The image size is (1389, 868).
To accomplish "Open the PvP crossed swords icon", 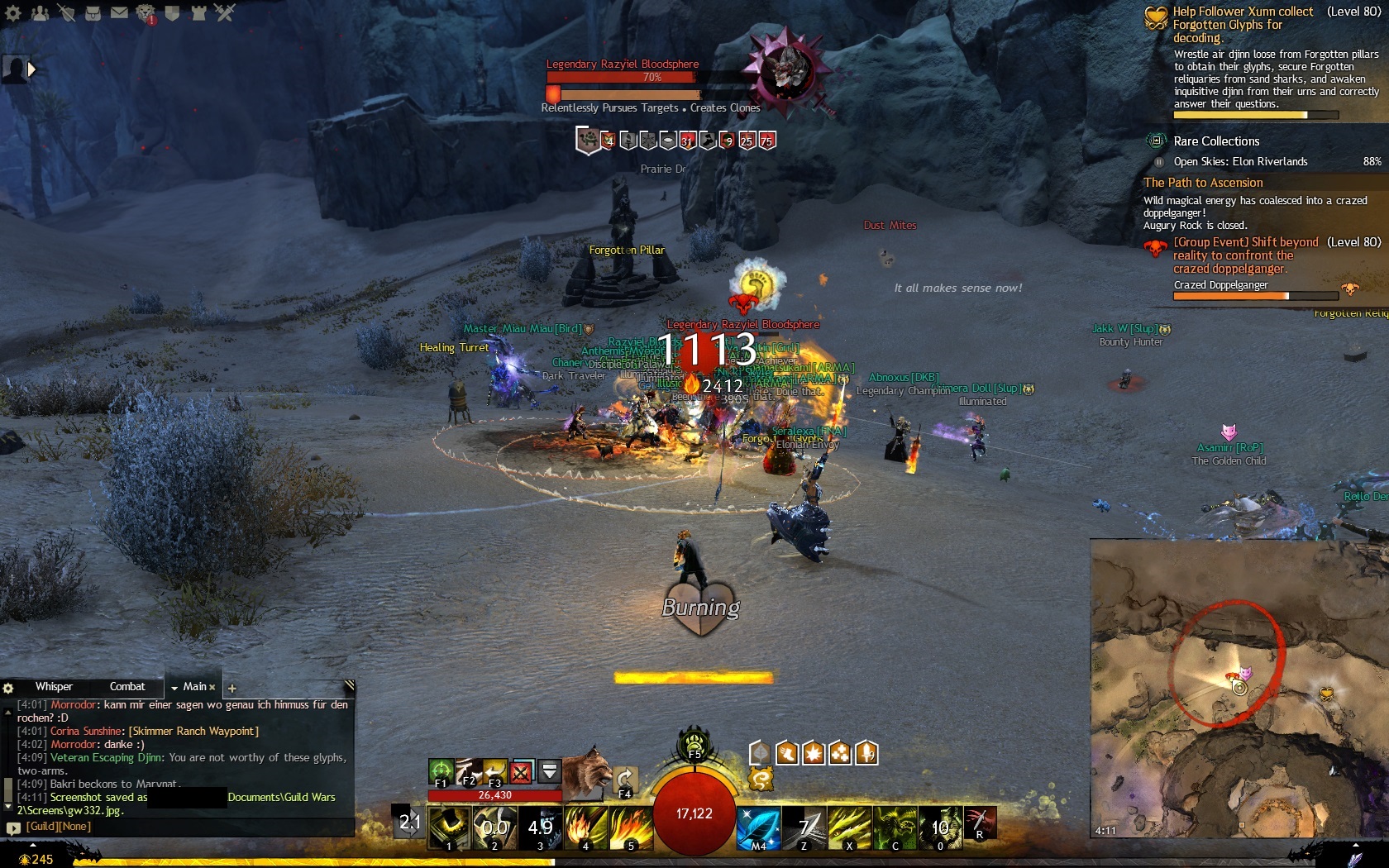I will coord(225,12).
